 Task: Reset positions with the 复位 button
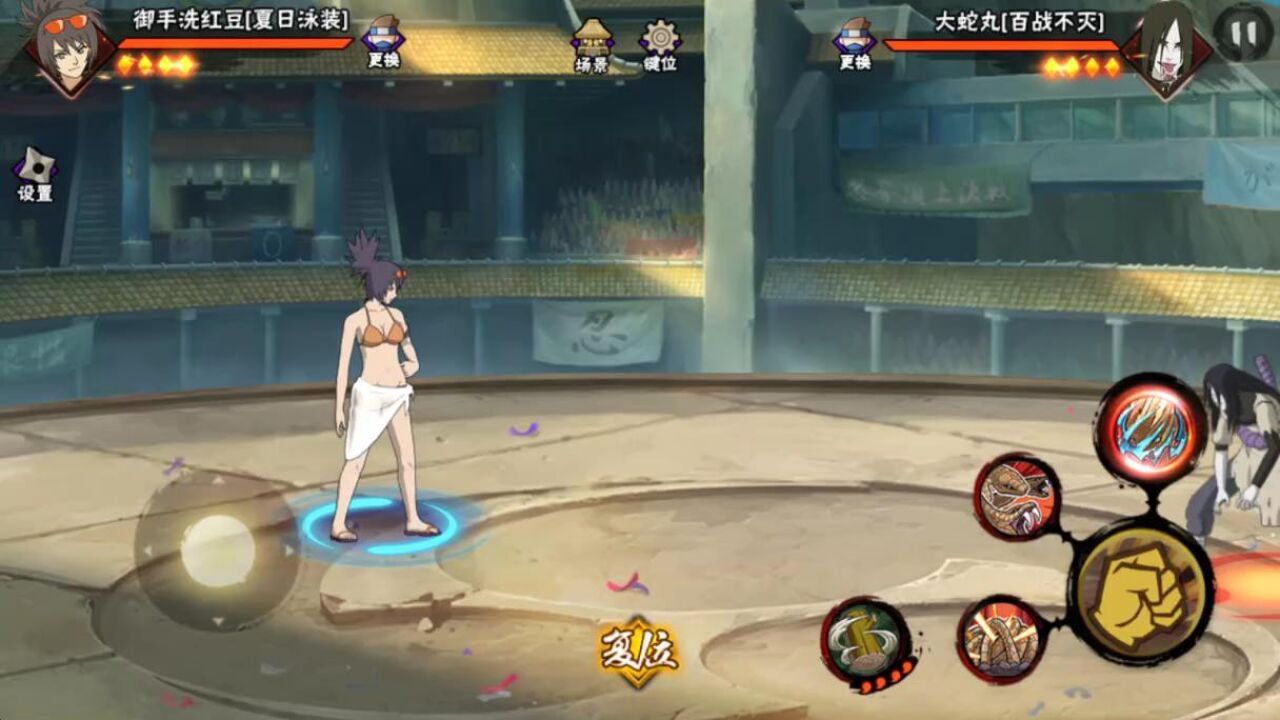point(638,652)
